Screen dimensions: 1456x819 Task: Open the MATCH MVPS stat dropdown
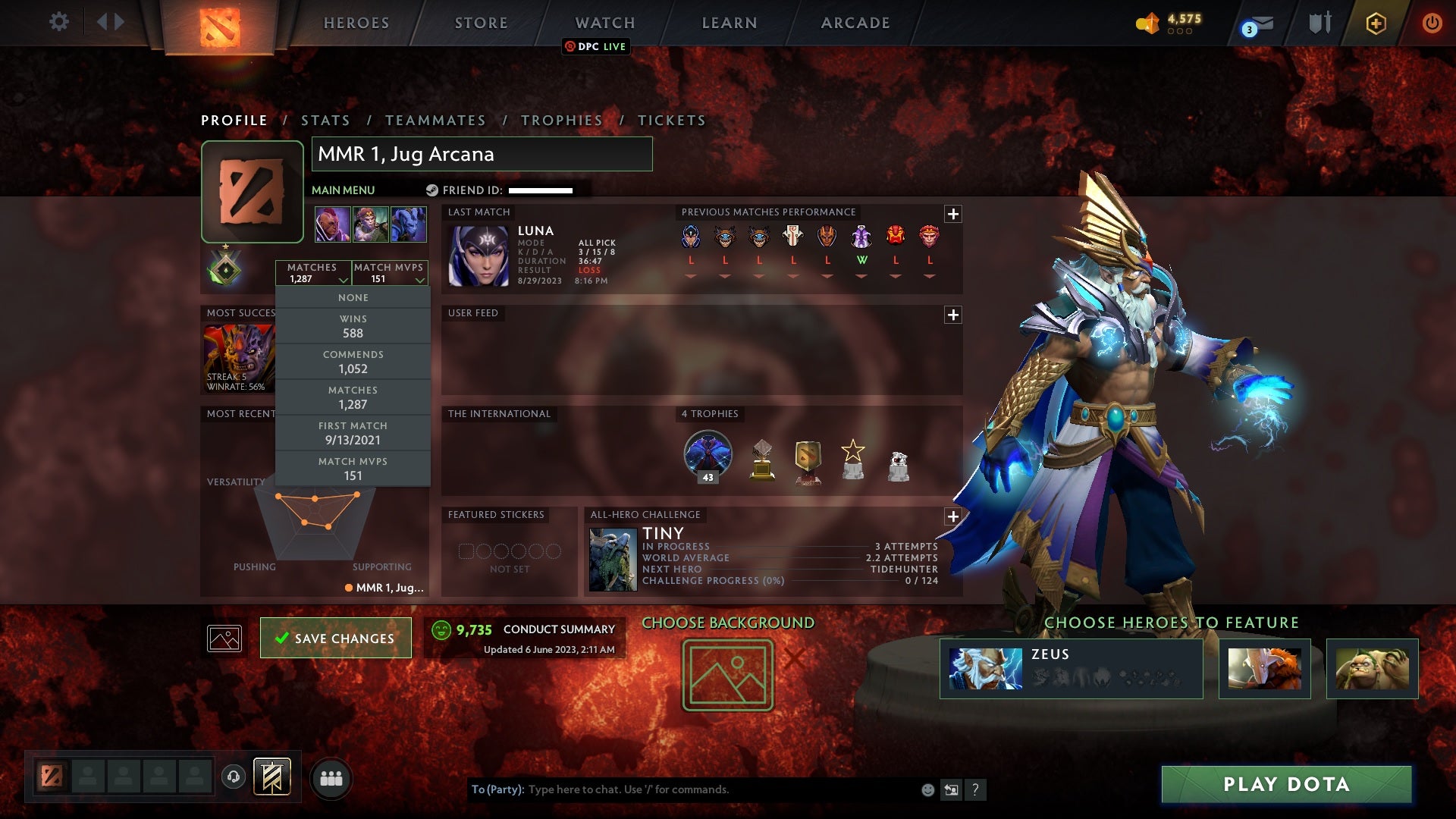(389, 273)
